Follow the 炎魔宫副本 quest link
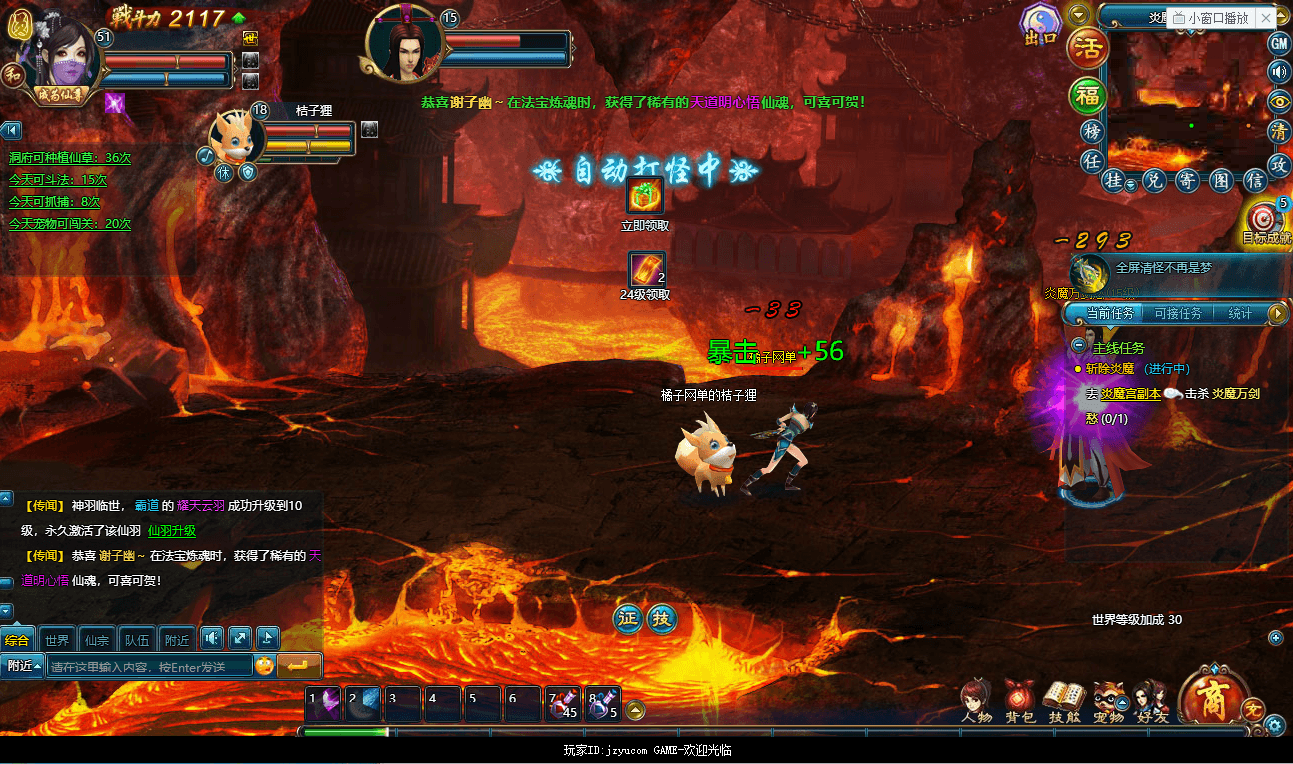Viewport: 1293px width, 764px height. pos(1130,394)
